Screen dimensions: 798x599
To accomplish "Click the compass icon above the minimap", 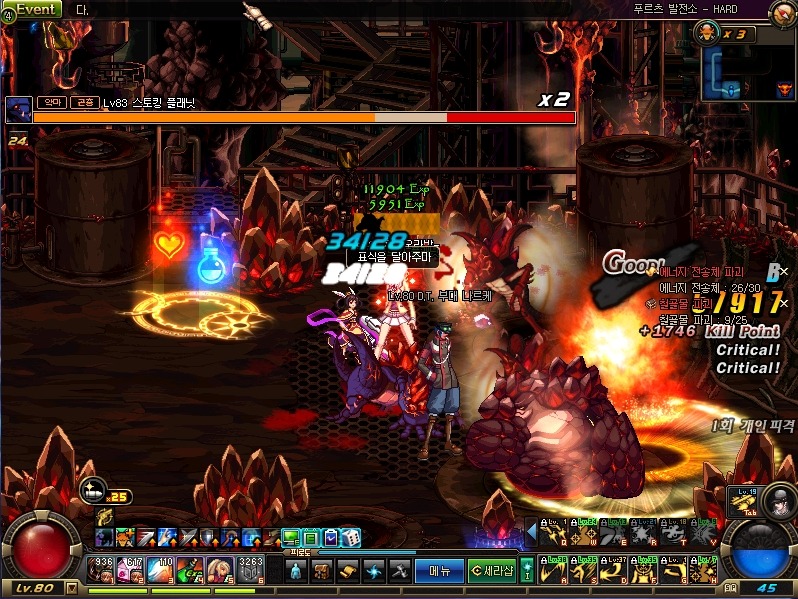I will pos(783,14).
